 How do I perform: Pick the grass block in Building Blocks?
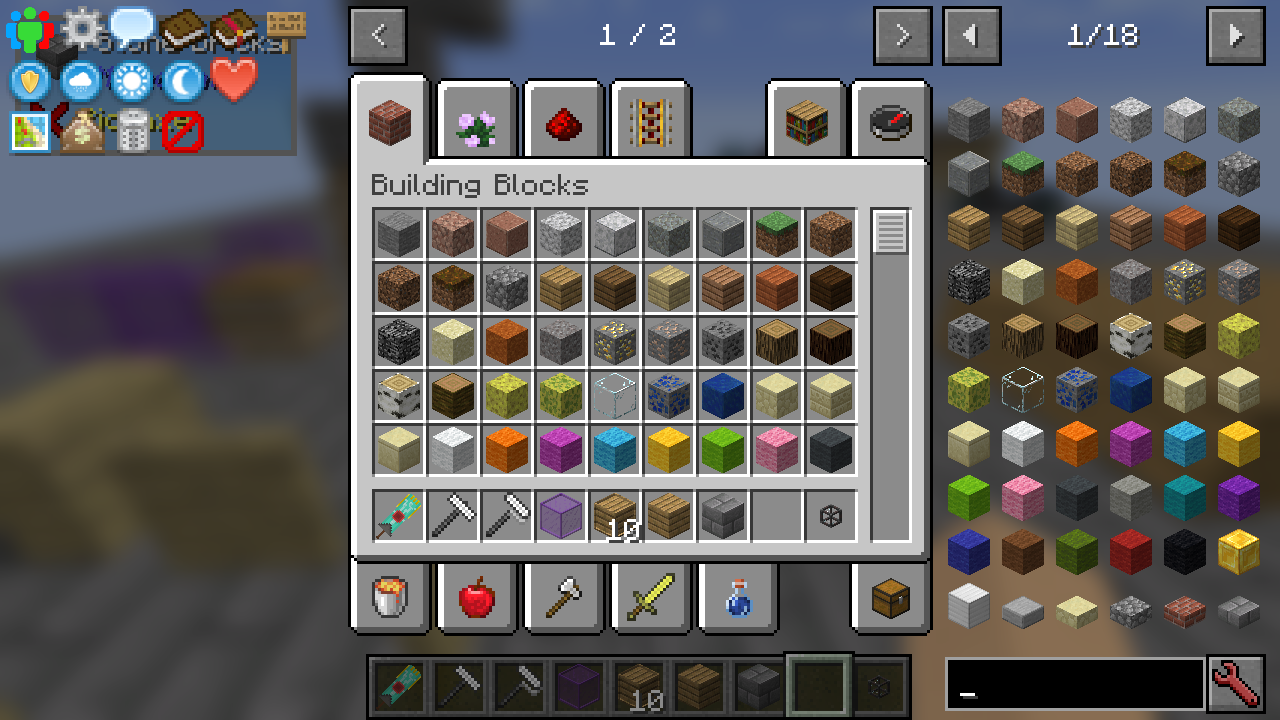[777, 234]
